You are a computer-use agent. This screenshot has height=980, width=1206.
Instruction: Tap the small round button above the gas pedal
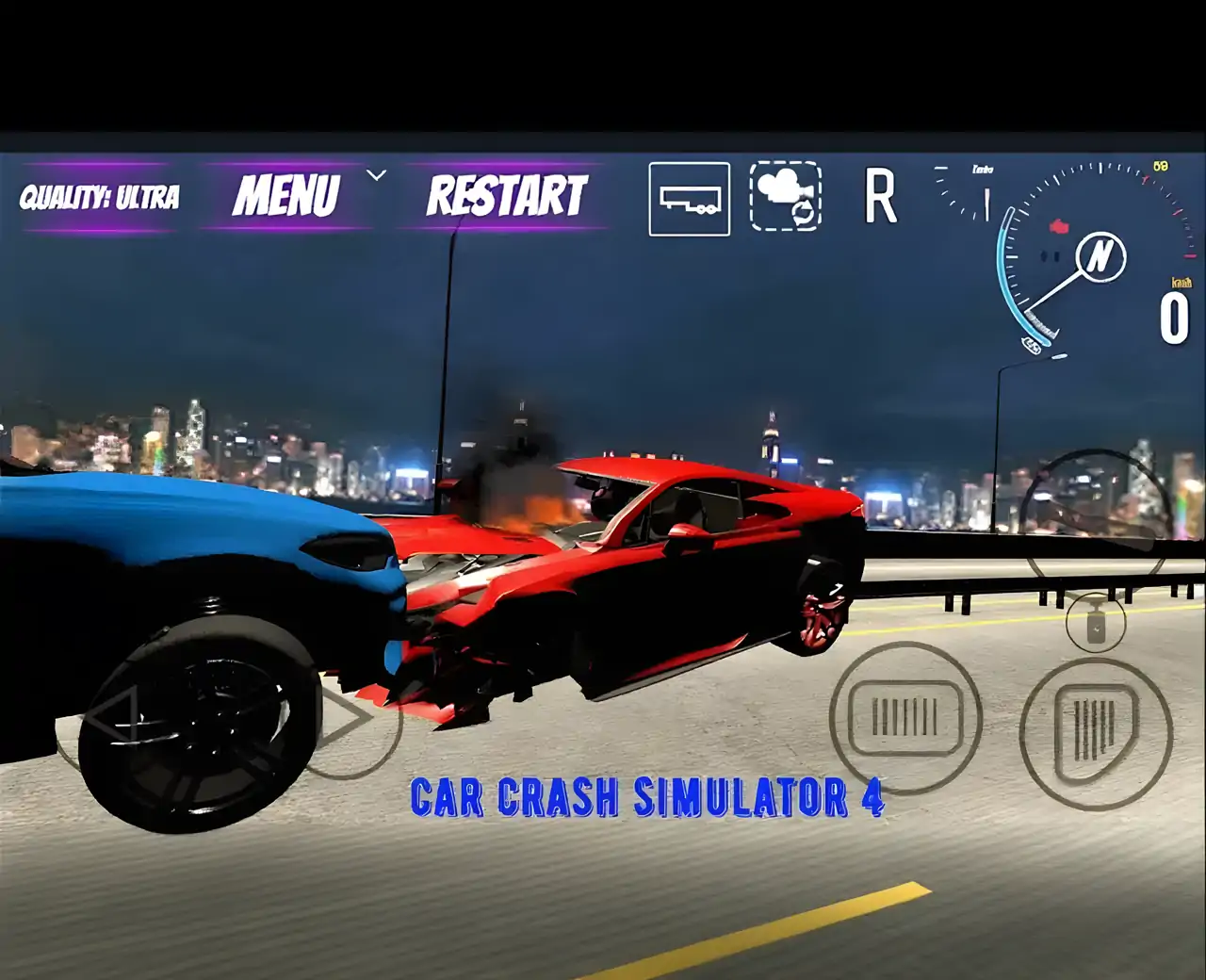coord(1096,623)
